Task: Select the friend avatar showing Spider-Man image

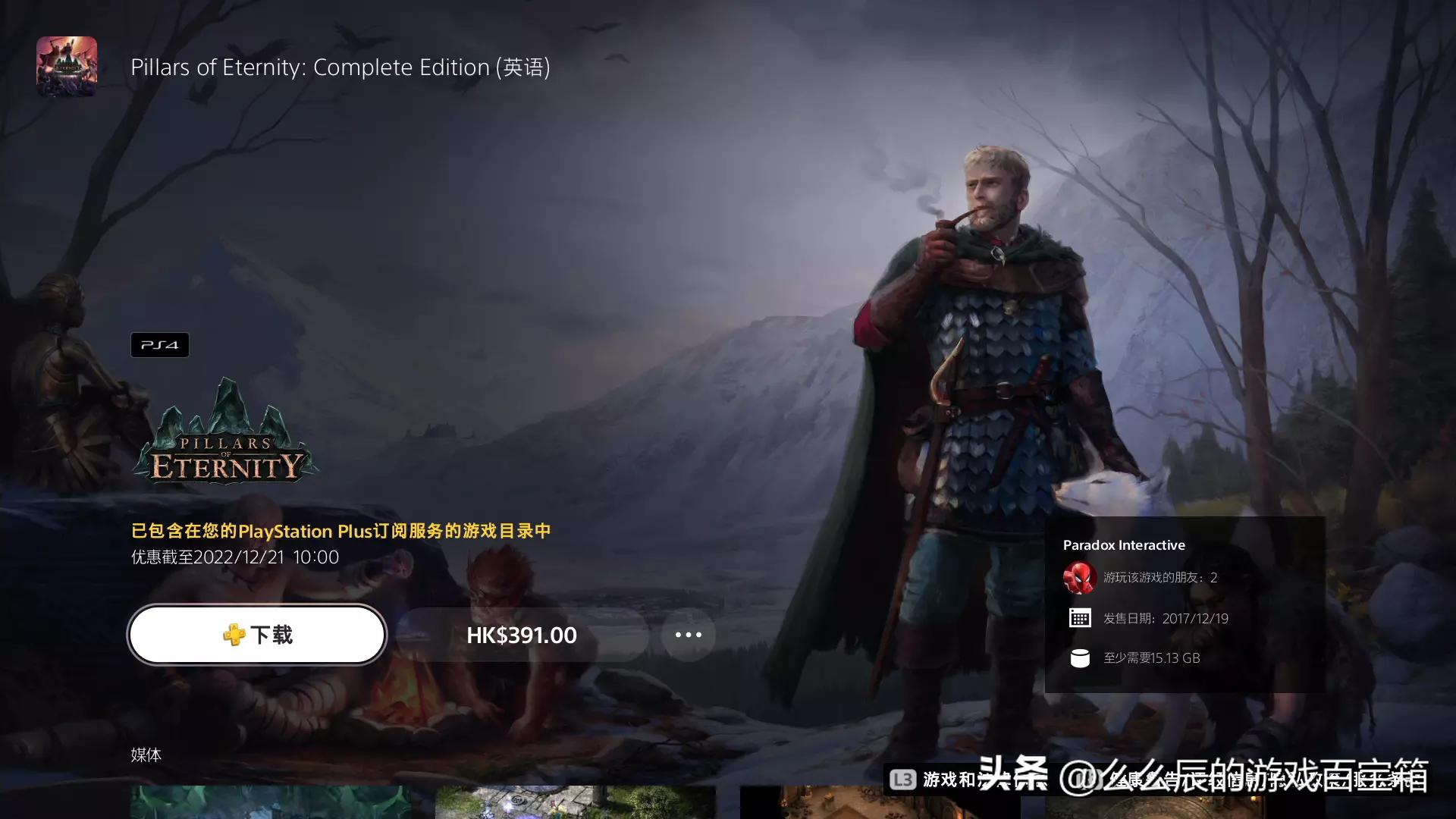Action: [1080, 577]
